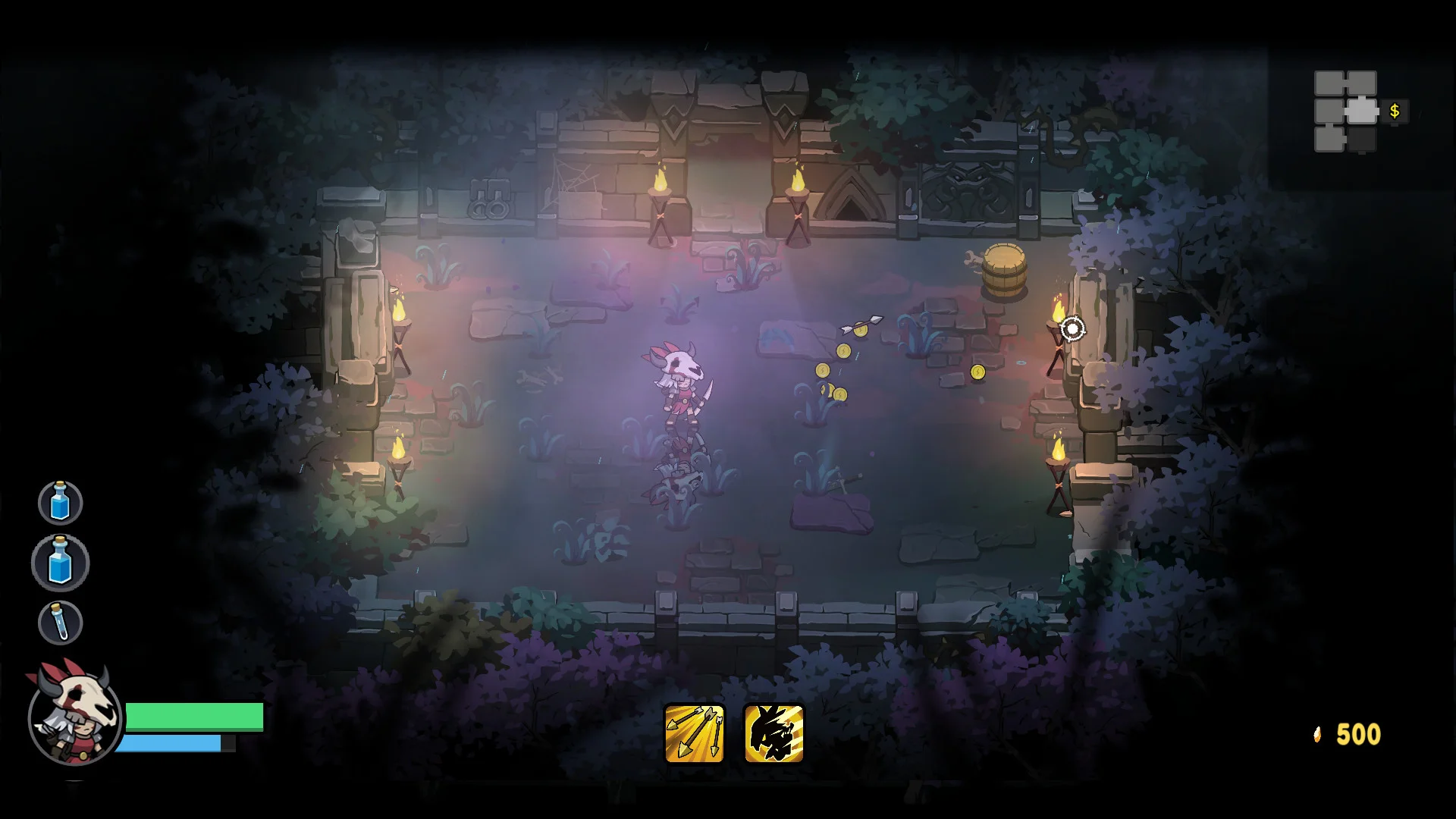Select the small vial in the bottom slot
Viewport: 1456px width, 819px height.
(x=60, y=623)
